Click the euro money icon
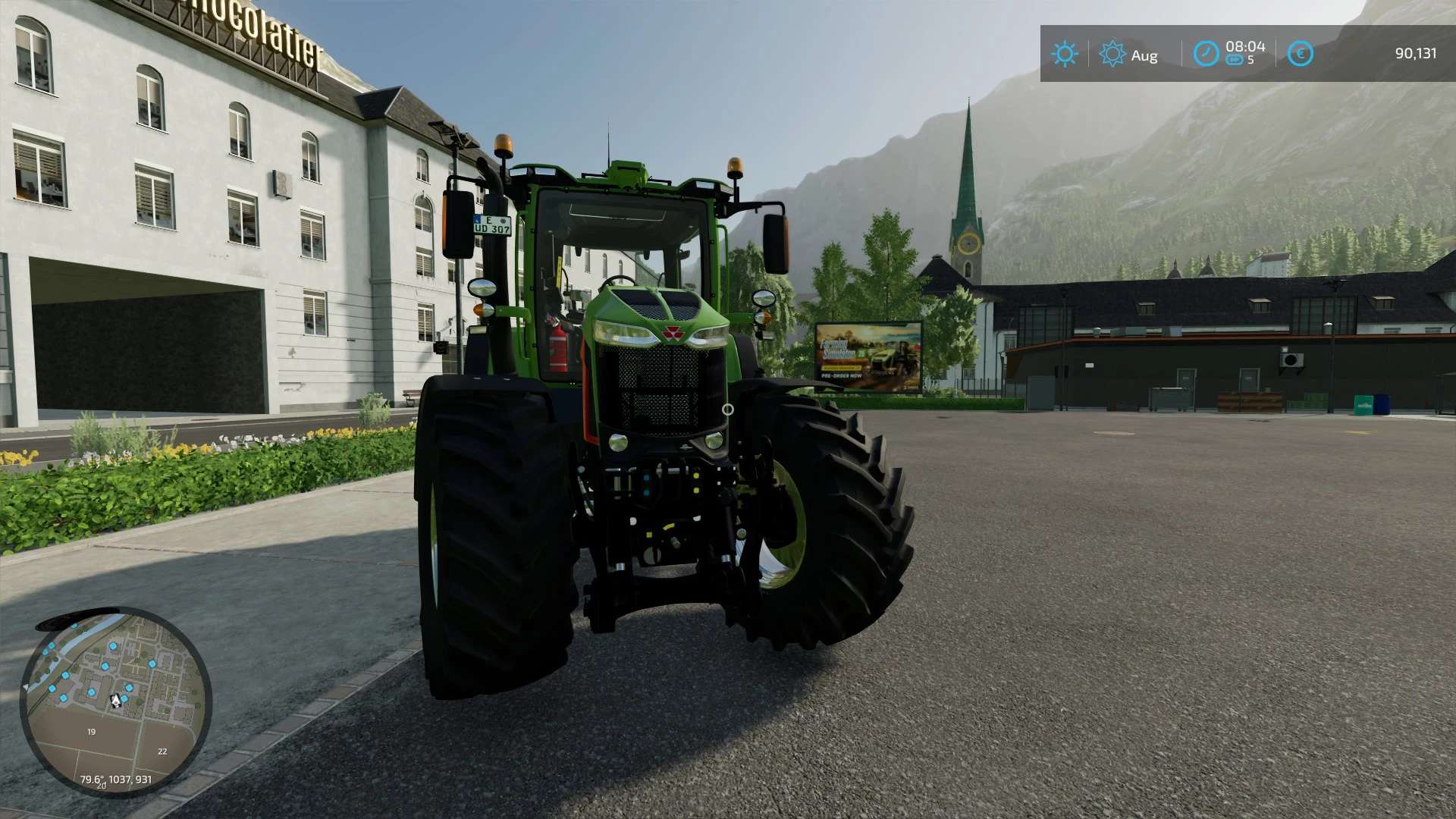The image size is (1456, 819). (x=1300, y=54)
